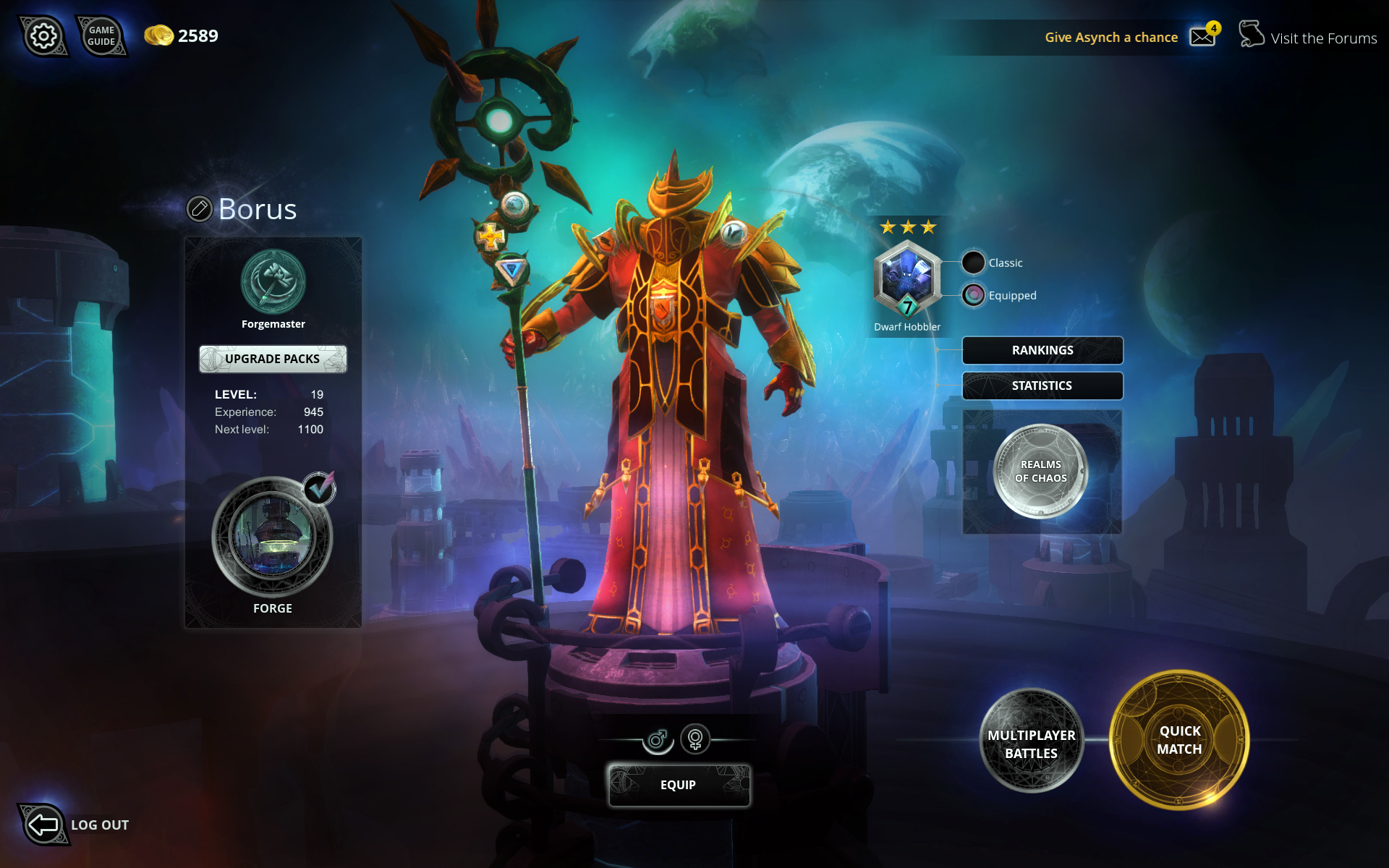Launch a Quick Match
1389x868 pixels.
coord(1179,740)
